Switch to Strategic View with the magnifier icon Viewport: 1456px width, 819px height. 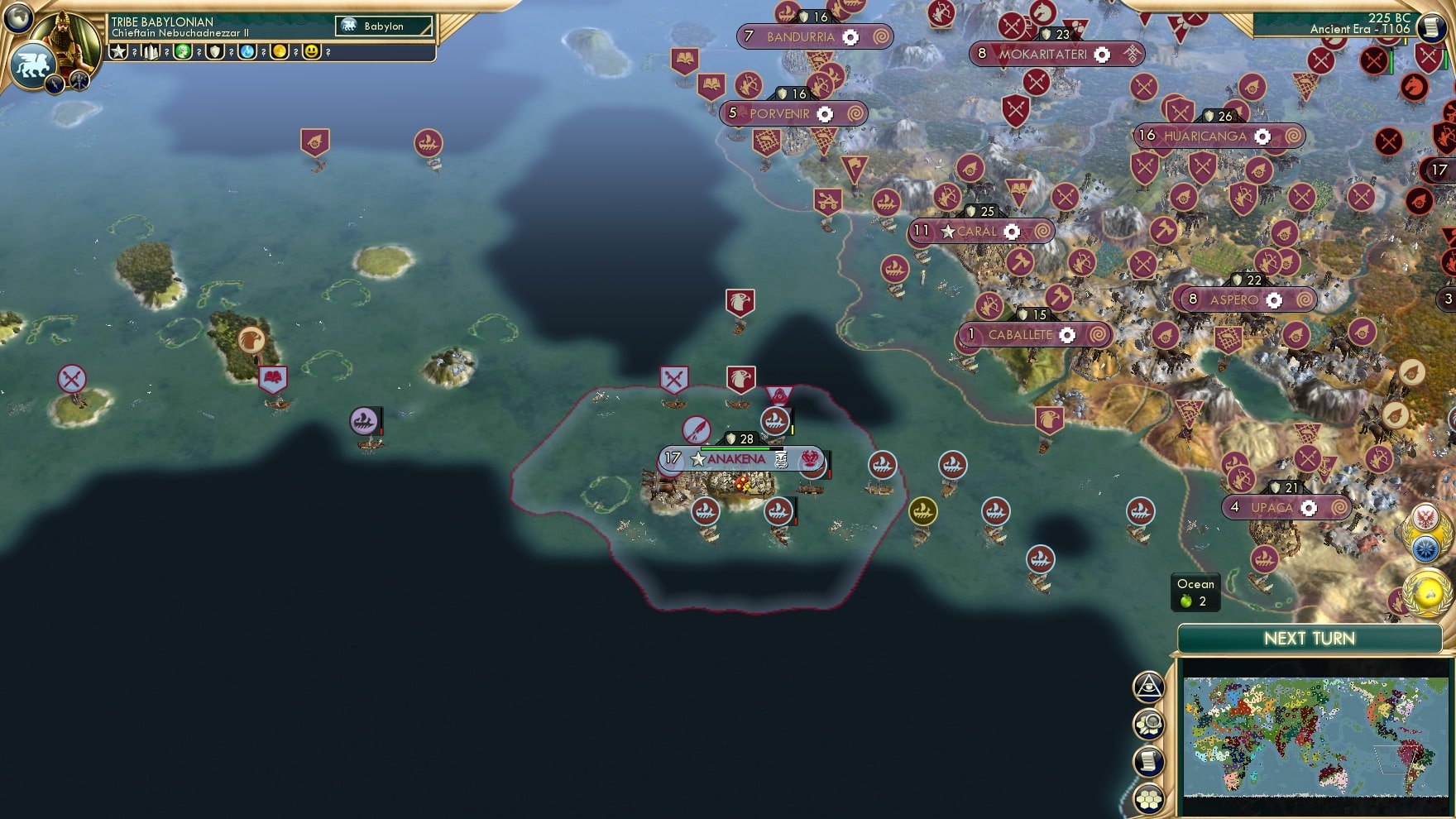tap(1148, 723)
